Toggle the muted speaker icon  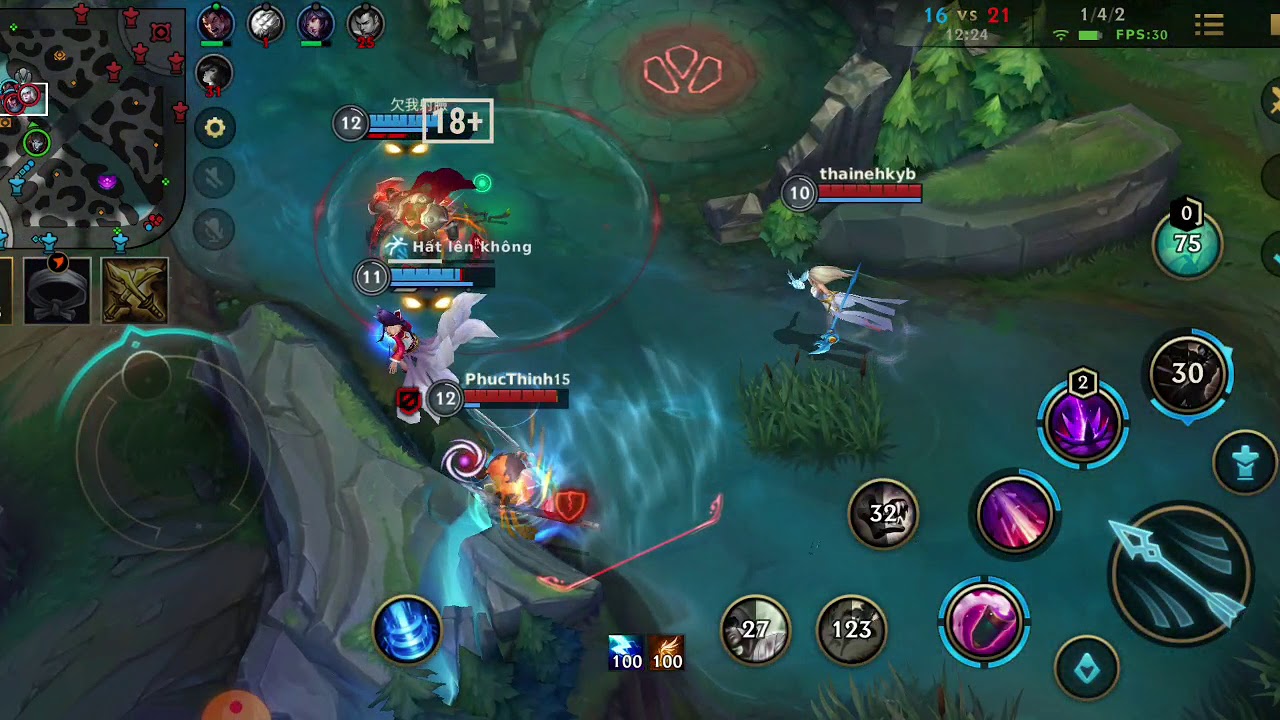[215, 178]
